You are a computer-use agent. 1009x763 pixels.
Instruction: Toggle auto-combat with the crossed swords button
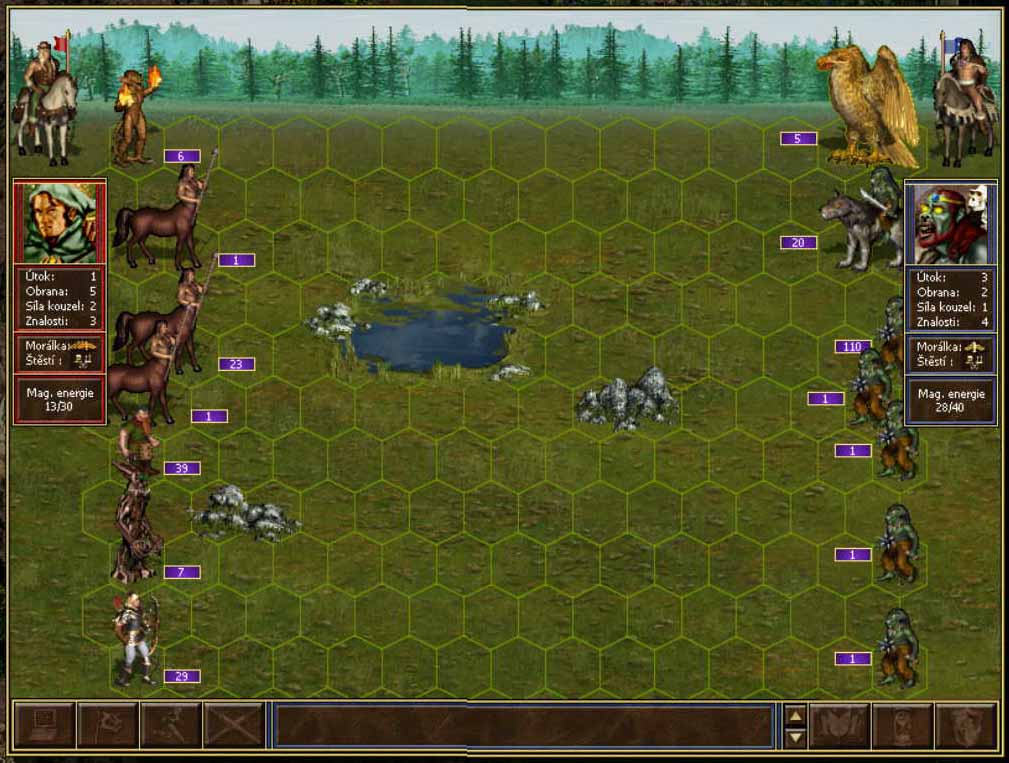pos(233,725)
